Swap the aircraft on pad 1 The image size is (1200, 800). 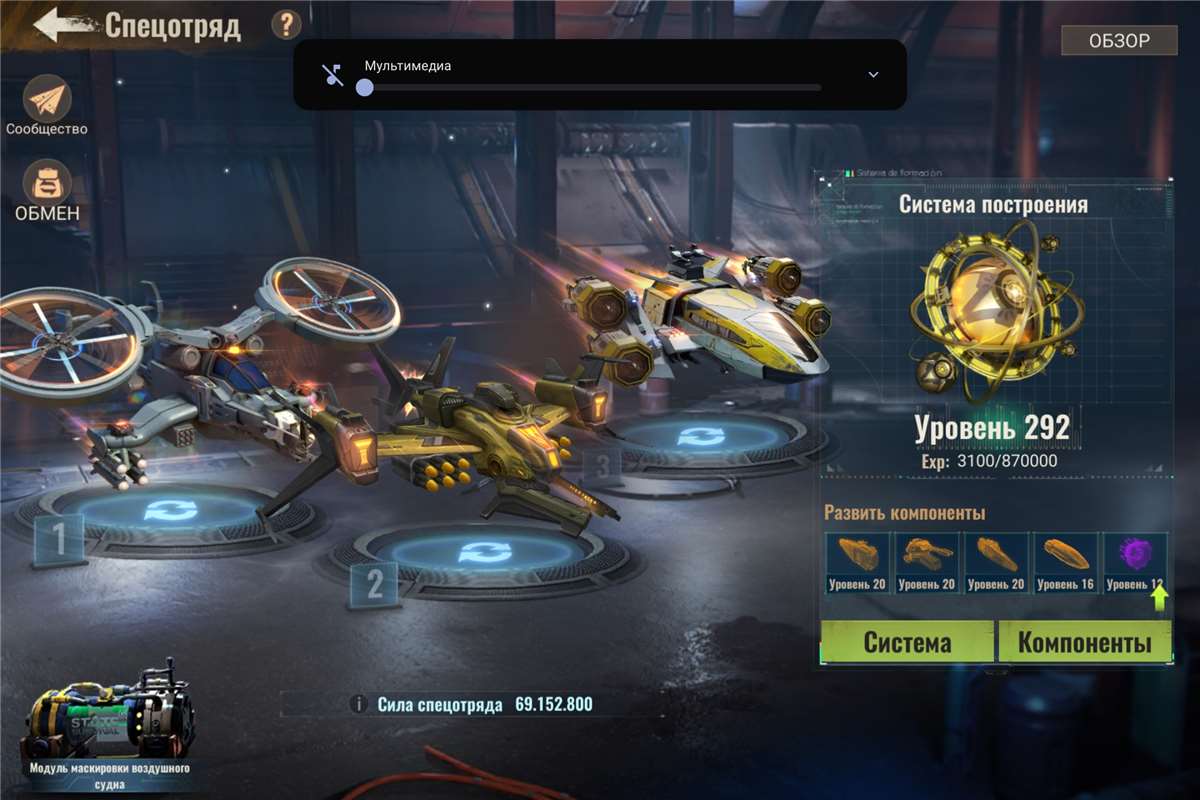pos(162,511)
